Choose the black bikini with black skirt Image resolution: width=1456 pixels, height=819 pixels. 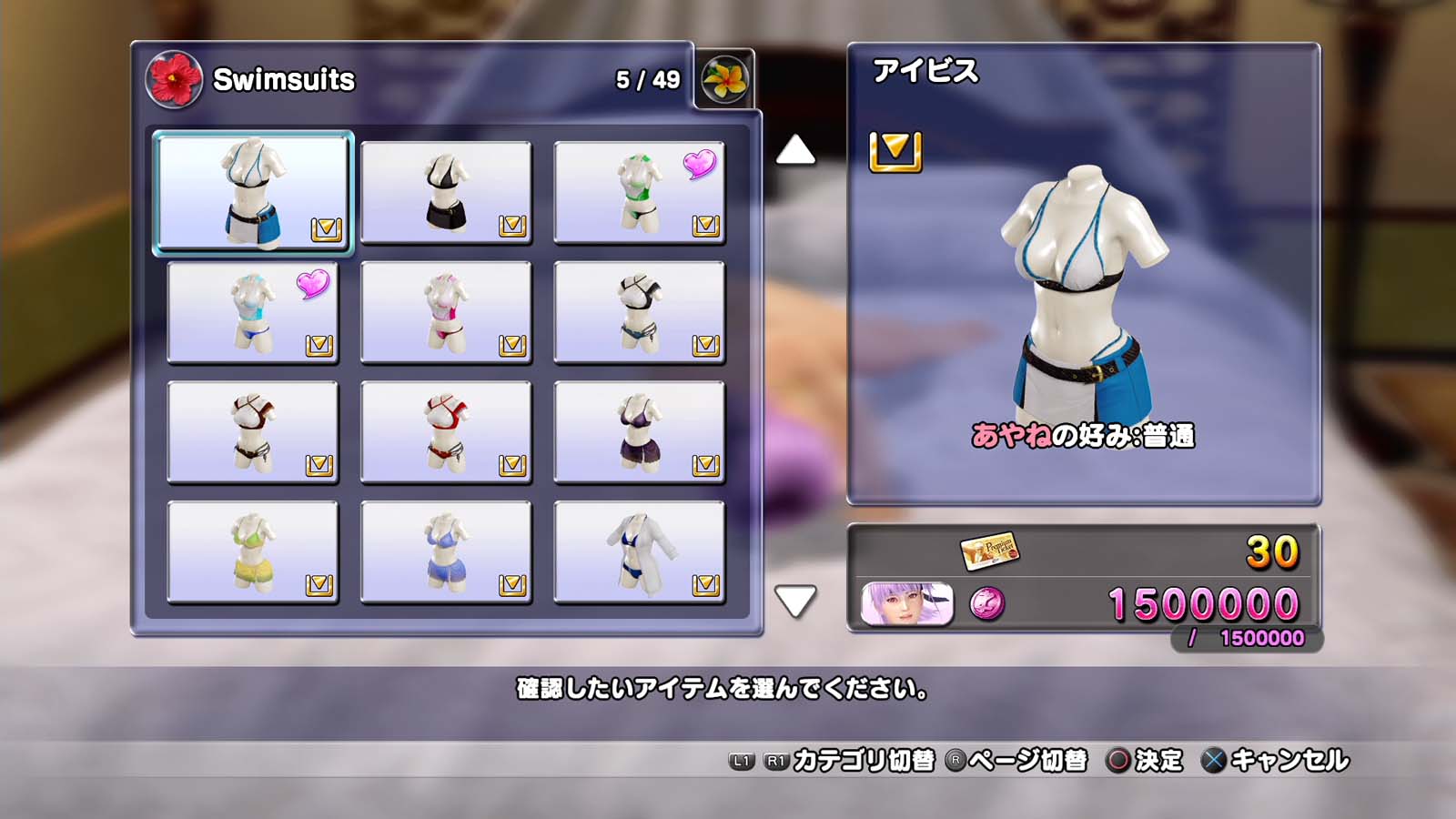click(x=446, y=192)
